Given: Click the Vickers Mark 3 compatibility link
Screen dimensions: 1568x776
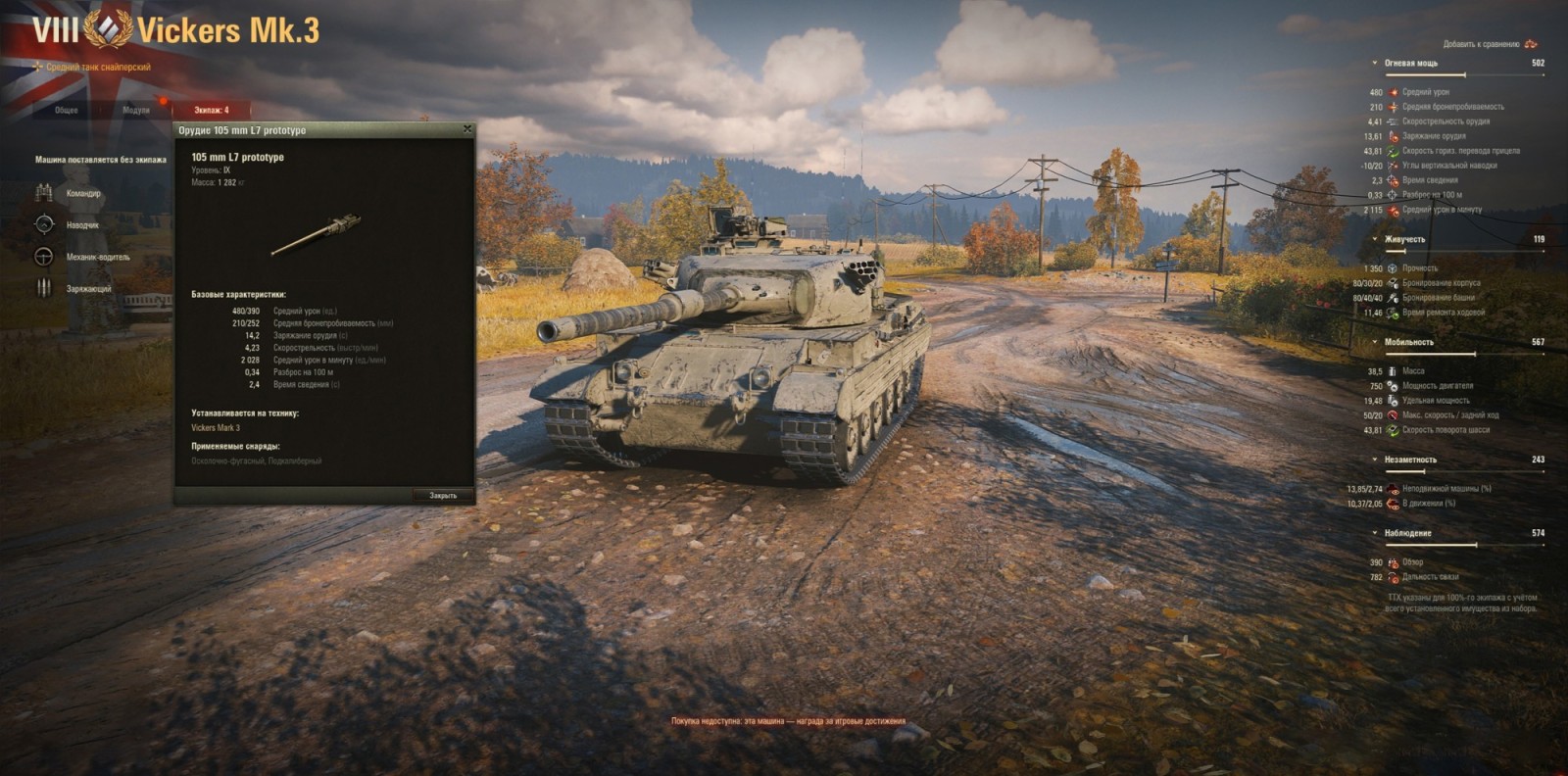Looking at the screenshot, I should (215, 427).
